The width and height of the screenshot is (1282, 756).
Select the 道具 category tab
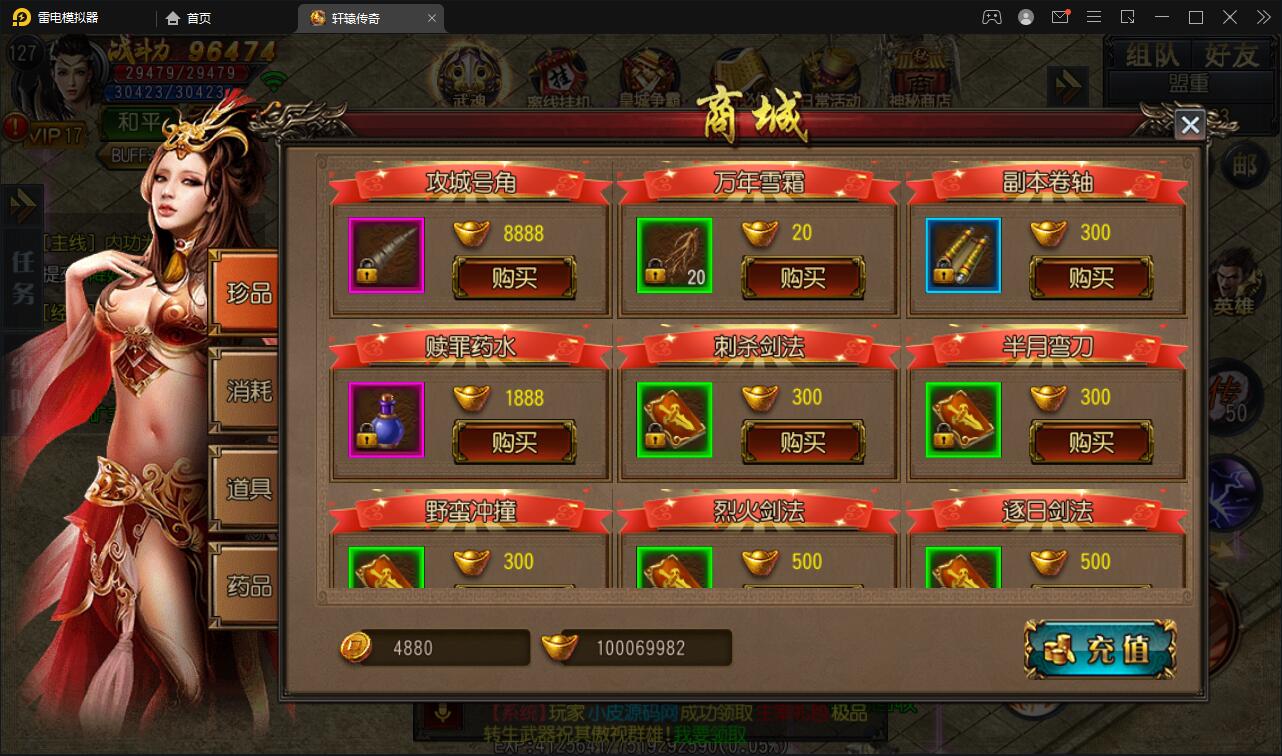[x=247, y=489]
